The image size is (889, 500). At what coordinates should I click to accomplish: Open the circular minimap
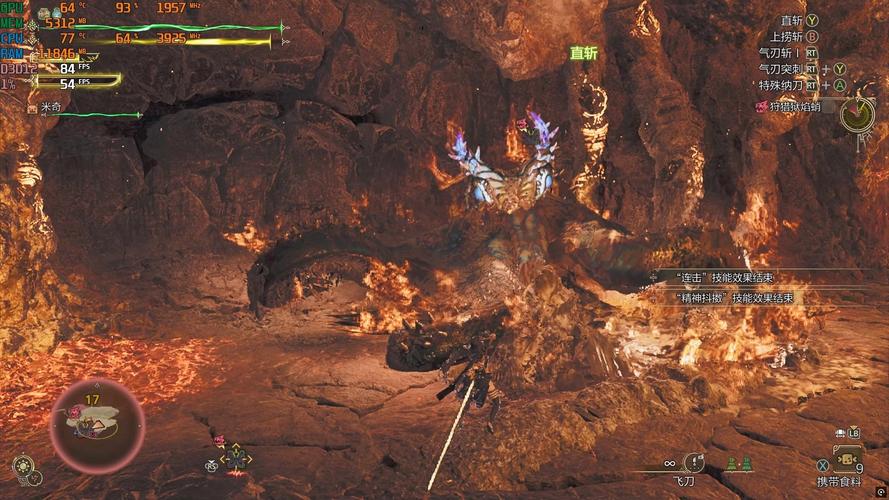[97, 426]
